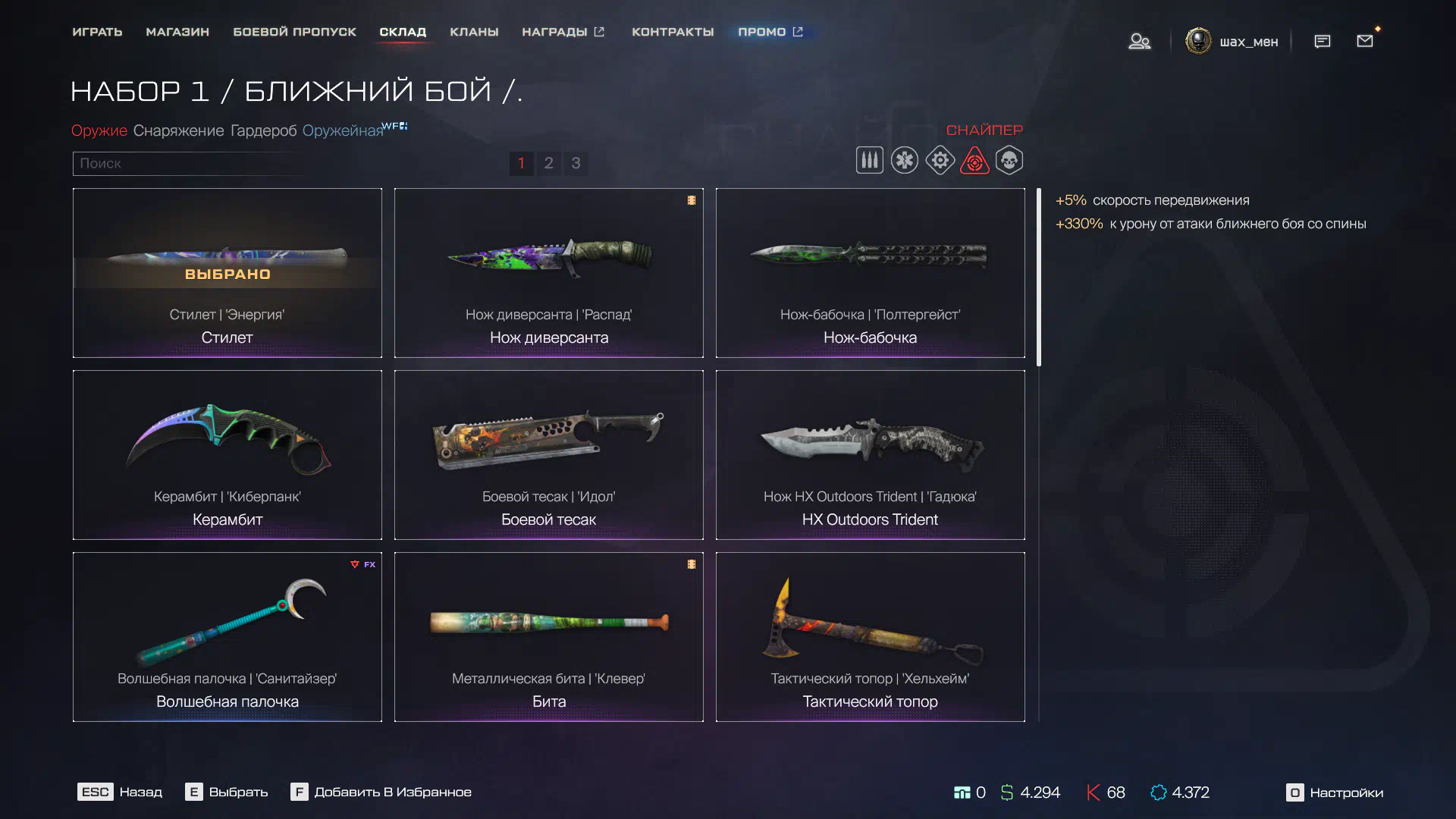Screen dimensions: 1456x819
Task: Open the Магазин shop menu
Action: (x=177, y=32)
